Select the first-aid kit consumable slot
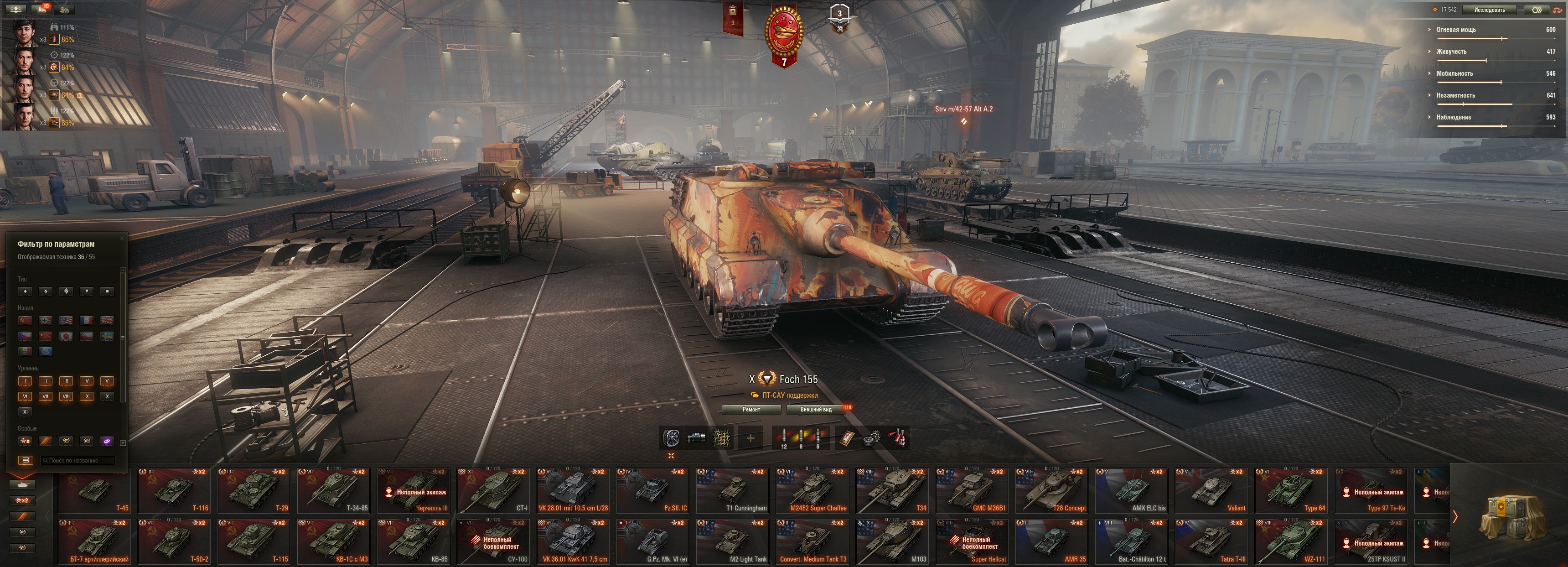1568x567 pixels. (x=847, y=438)
